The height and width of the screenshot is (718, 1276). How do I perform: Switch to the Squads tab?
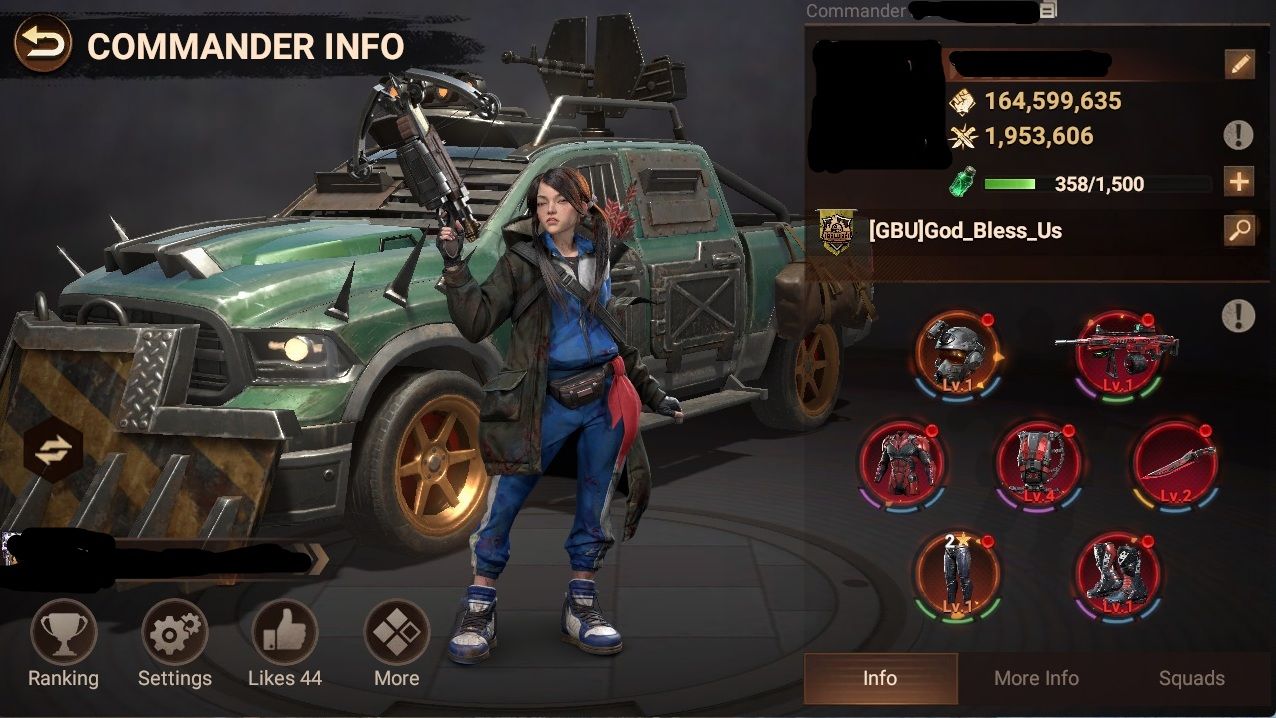coord(1191,678)
